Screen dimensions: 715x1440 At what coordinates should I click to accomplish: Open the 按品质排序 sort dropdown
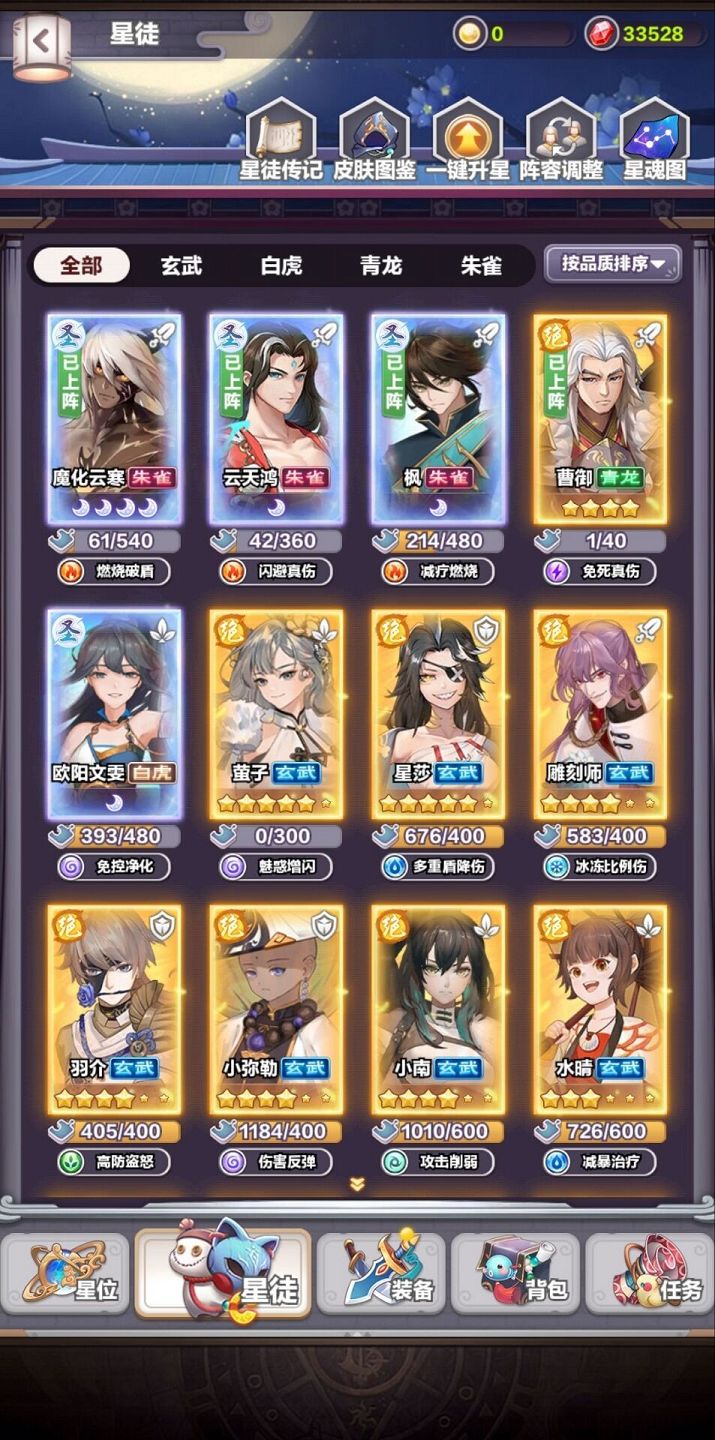pyautogui.click(x=613, y=264)
